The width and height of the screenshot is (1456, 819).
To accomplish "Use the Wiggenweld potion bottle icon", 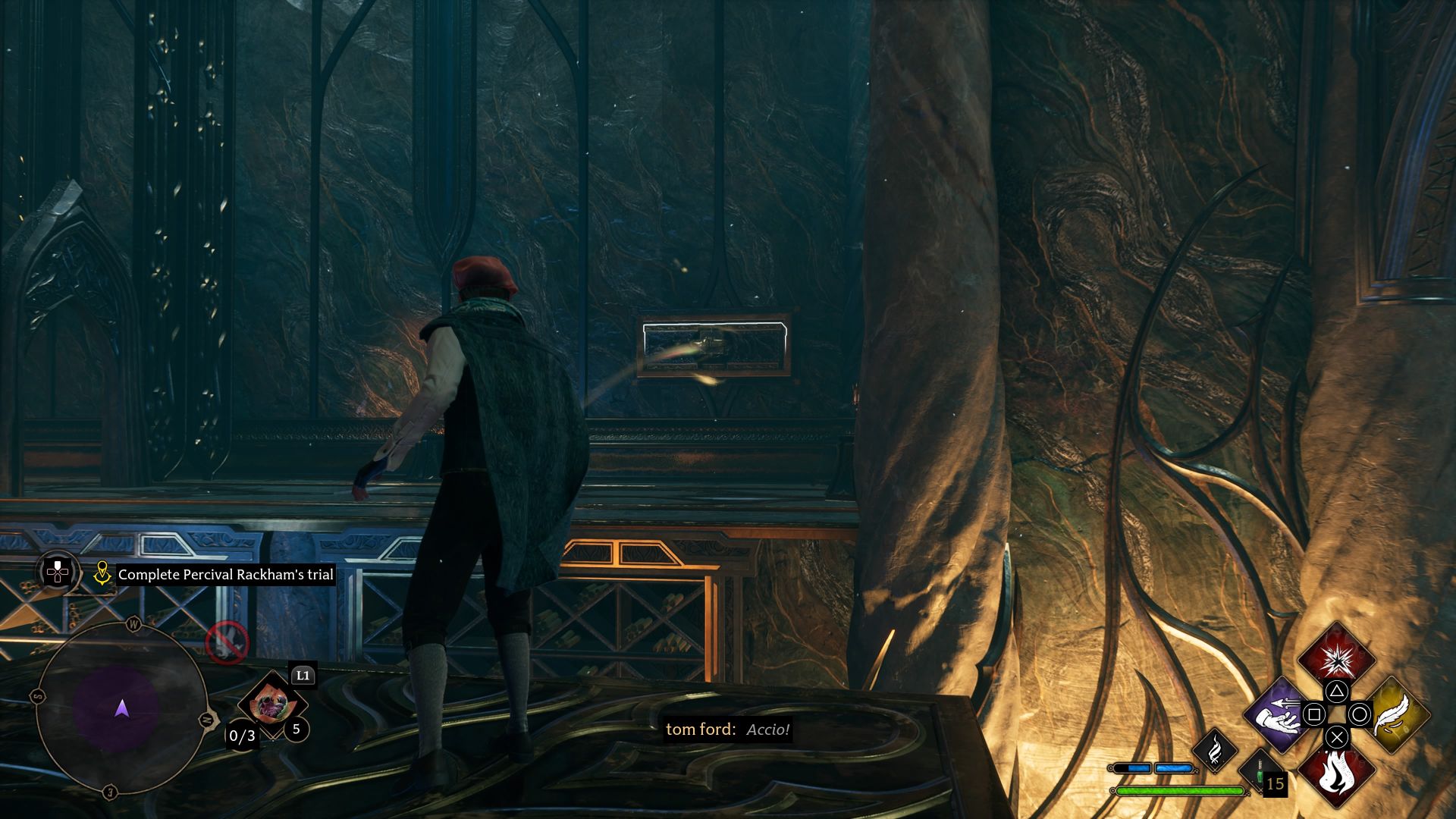I will (x=1260, y=772).
